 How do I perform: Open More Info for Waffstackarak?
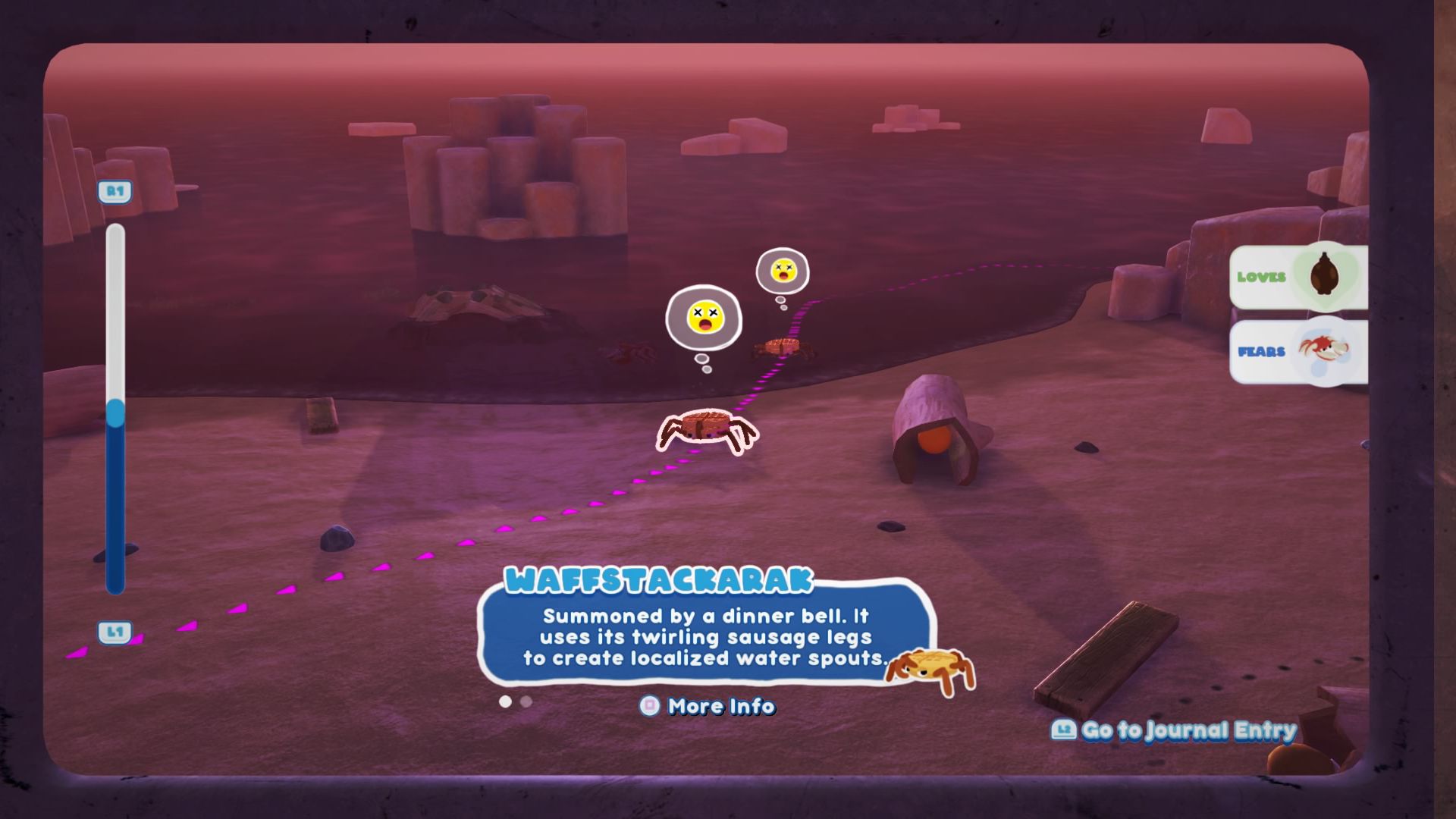point(708,706)
